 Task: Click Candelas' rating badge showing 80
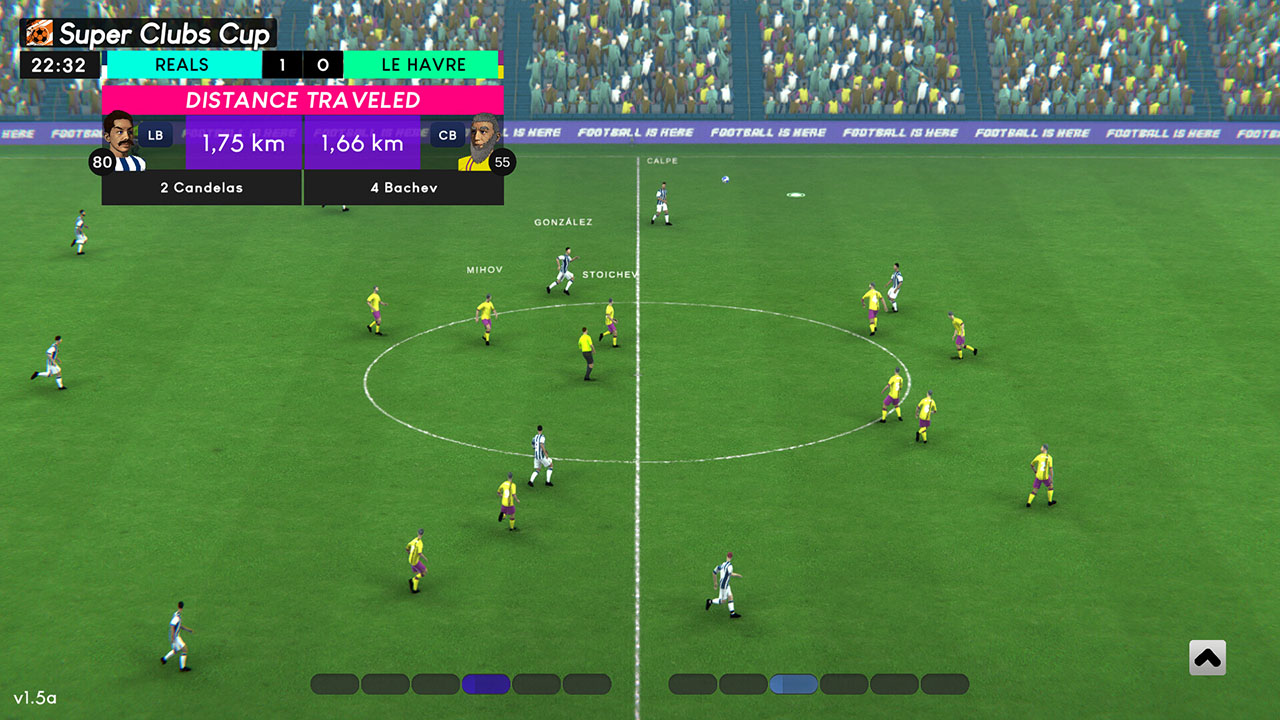point(103,162)
